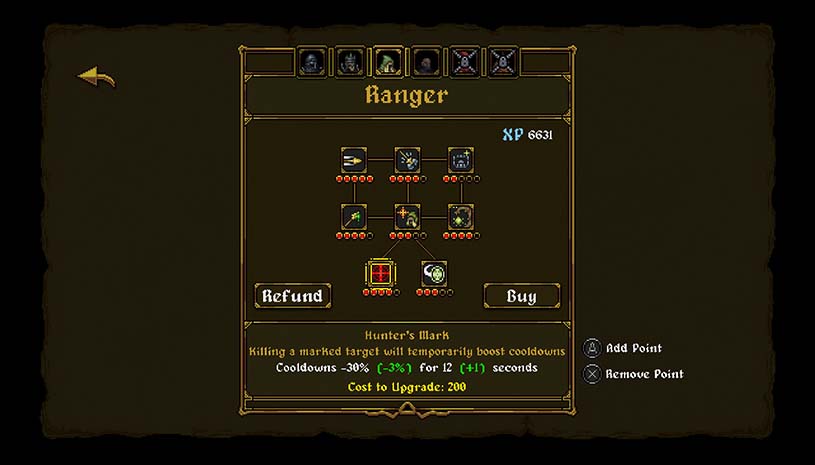The height and width of the screenshot is (465, 815).
Task: Select the golden arrow skill
Action: pos(354,160)
